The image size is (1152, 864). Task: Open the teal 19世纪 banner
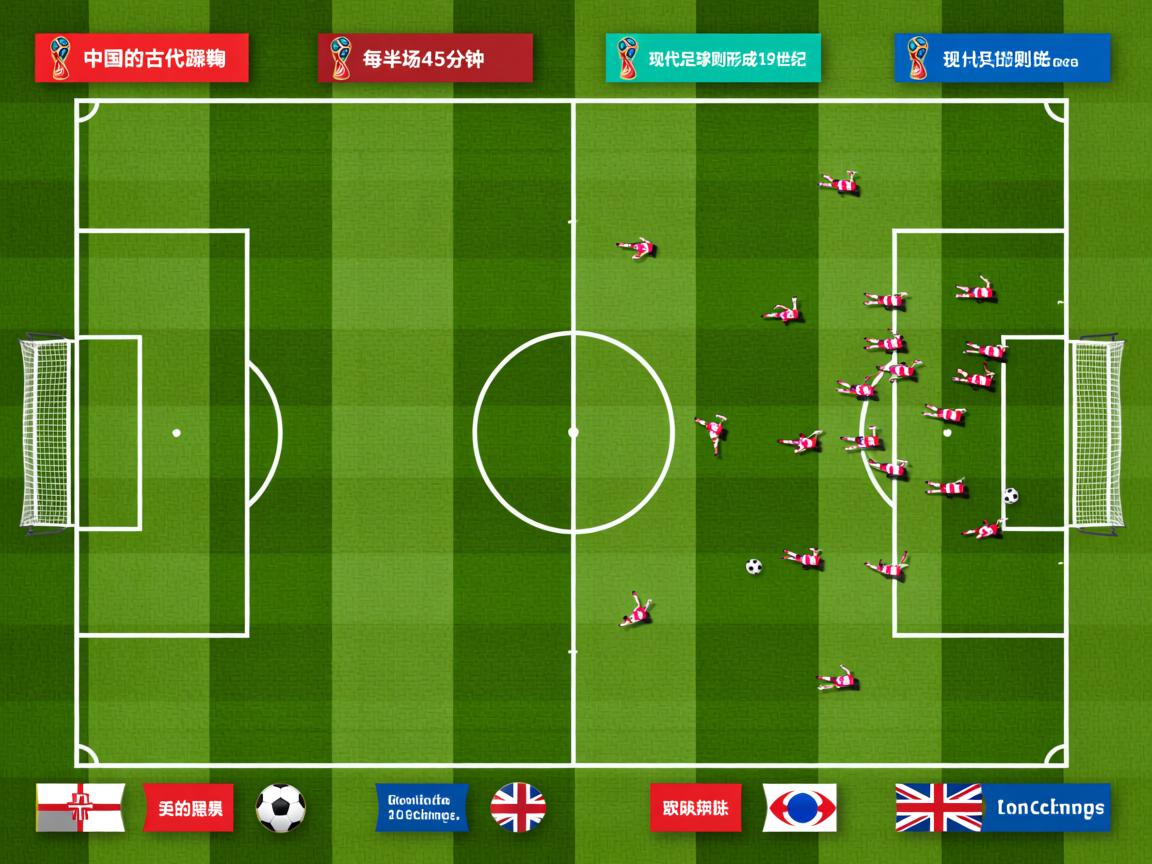(712, 58)
